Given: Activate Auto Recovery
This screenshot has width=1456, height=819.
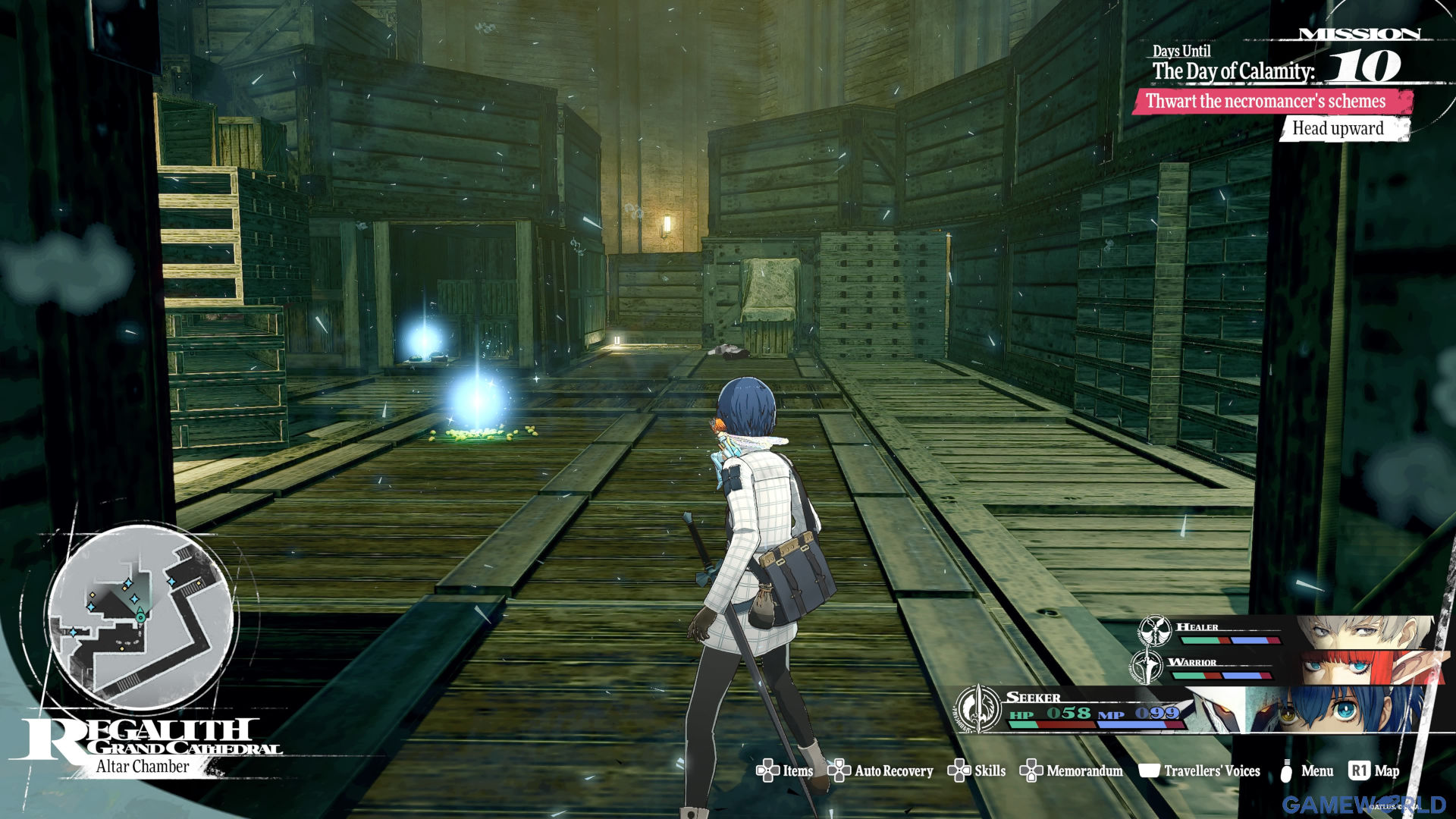Looking at the screenshot, I should [880, 770].
